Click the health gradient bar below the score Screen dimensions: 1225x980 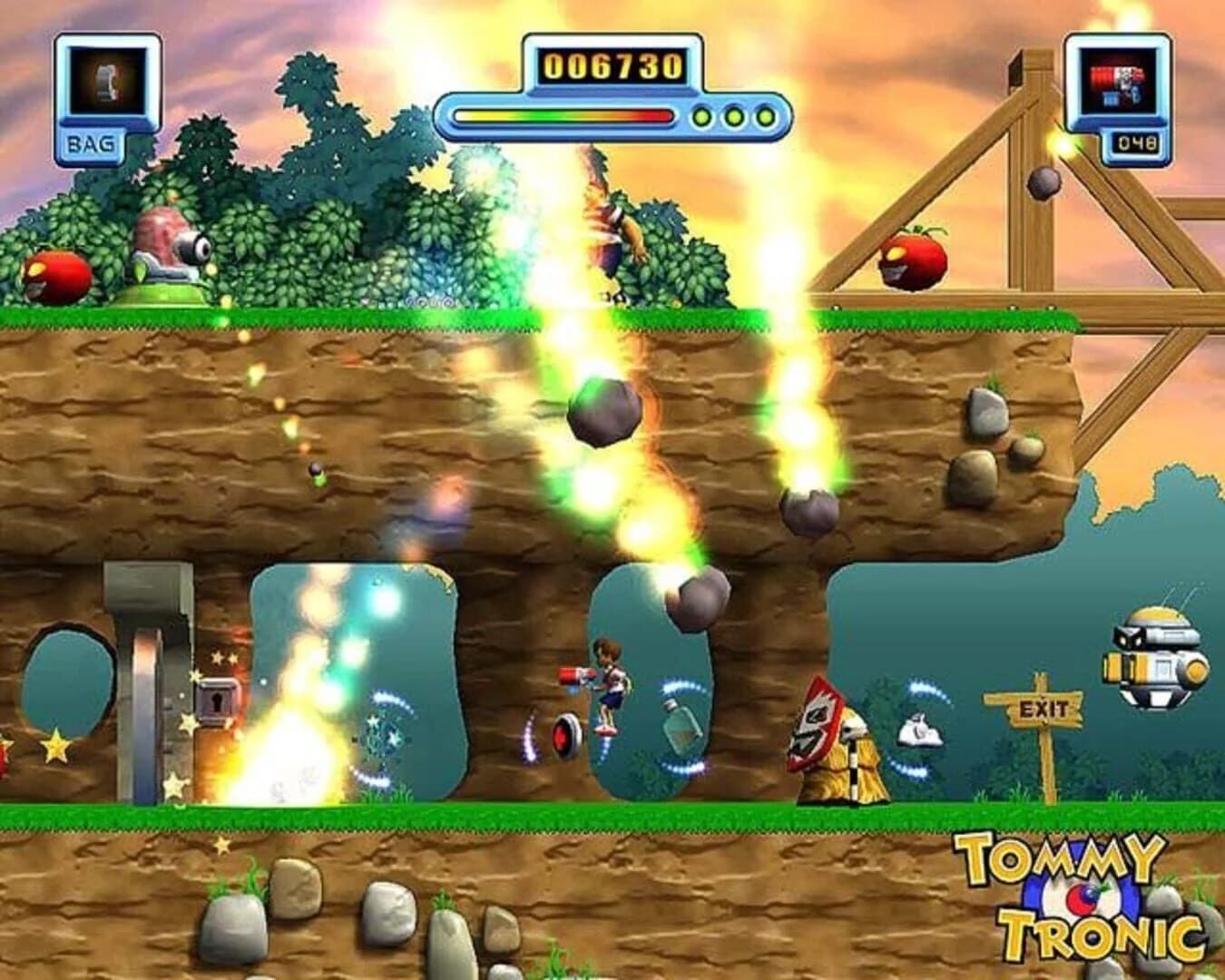(563, 116)
